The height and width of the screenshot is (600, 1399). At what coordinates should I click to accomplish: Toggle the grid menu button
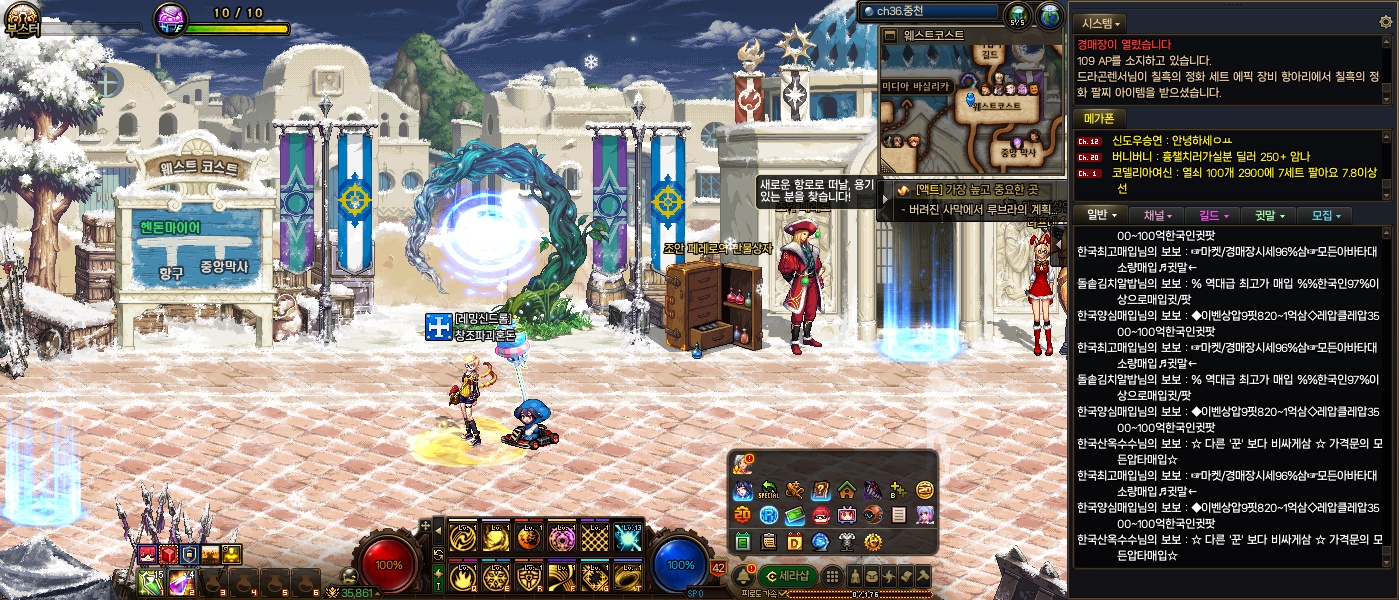tap(831, 576)
